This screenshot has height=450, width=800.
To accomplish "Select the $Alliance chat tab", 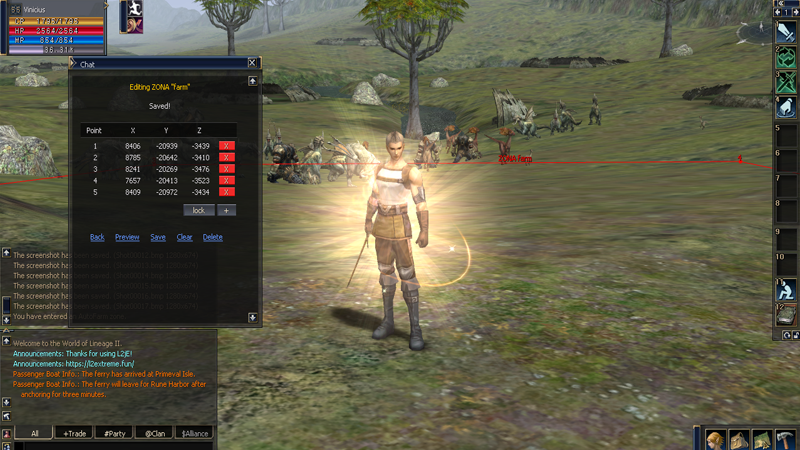I will (195, 433).
